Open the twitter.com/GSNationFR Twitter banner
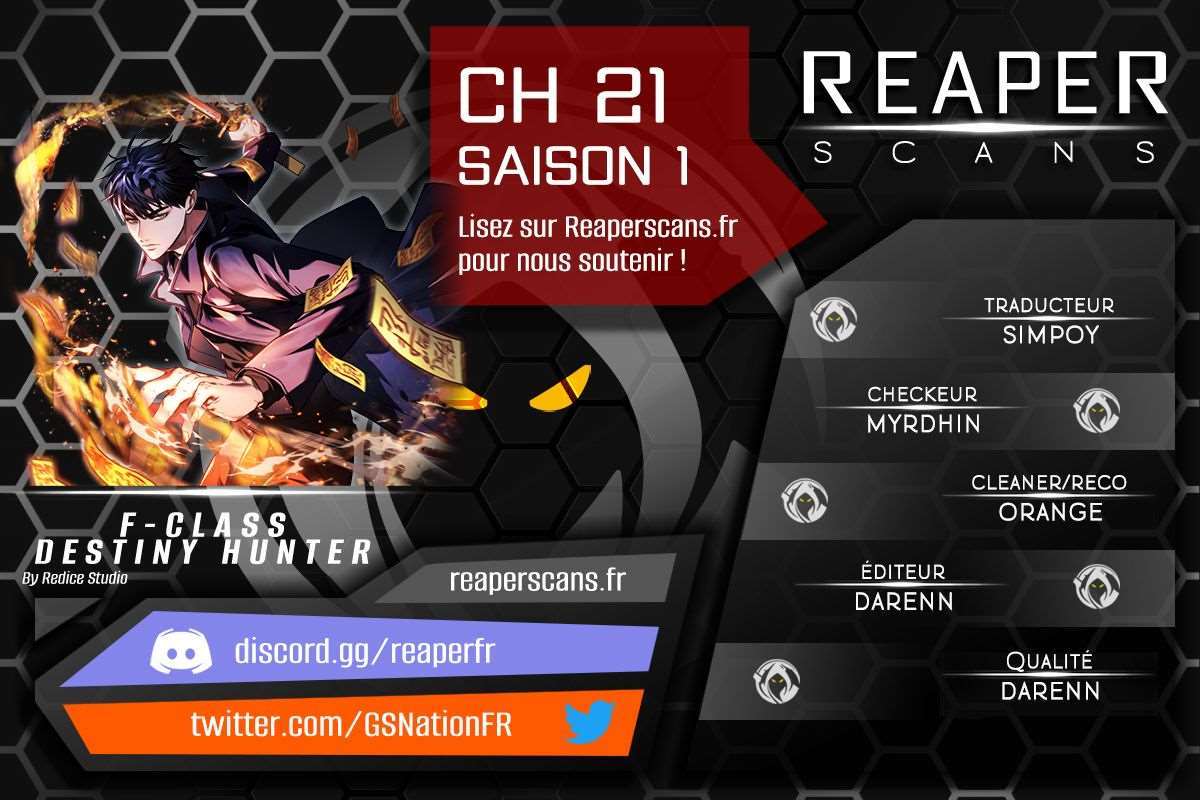Screen dimensions: 1200x800 tap(351, 724)
